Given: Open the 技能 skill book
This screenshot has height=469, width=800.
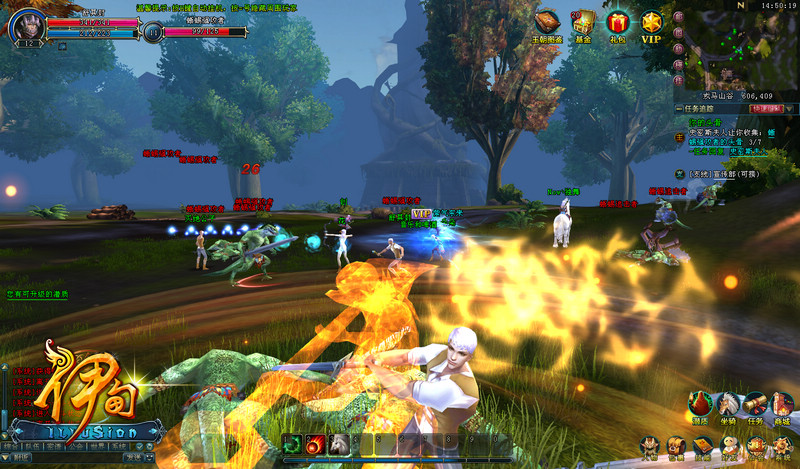Looking at the screenshot, I should click(704, 446).
